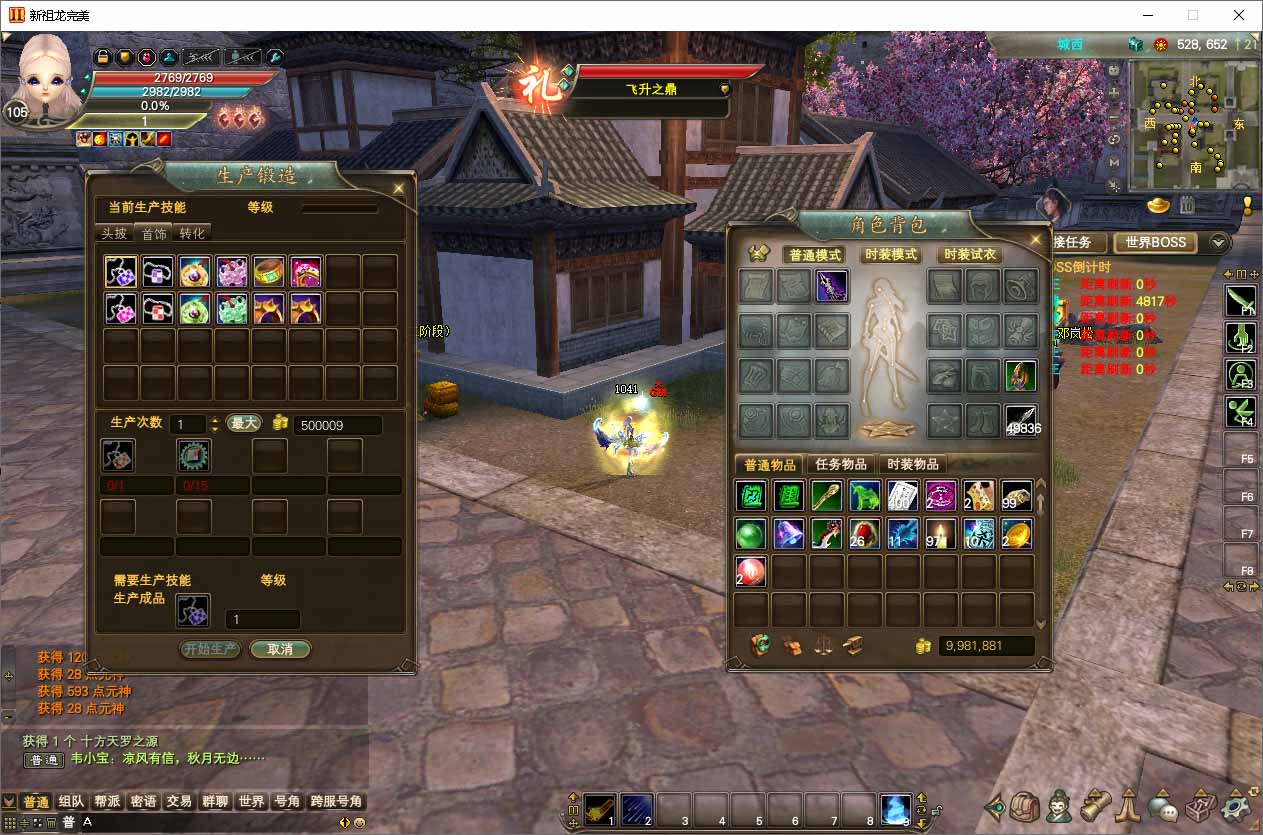Open the 世界BOSS tracker tab
Image resolution: width=1263 pixels, height=835 pixels.
pyautogui.click(x=1155, y=242)
